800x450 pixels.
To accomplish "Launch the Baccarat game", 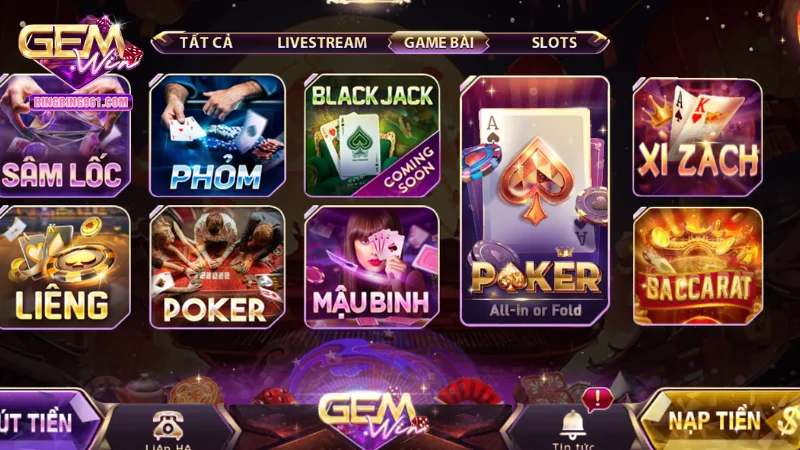I will pos(698,267).
